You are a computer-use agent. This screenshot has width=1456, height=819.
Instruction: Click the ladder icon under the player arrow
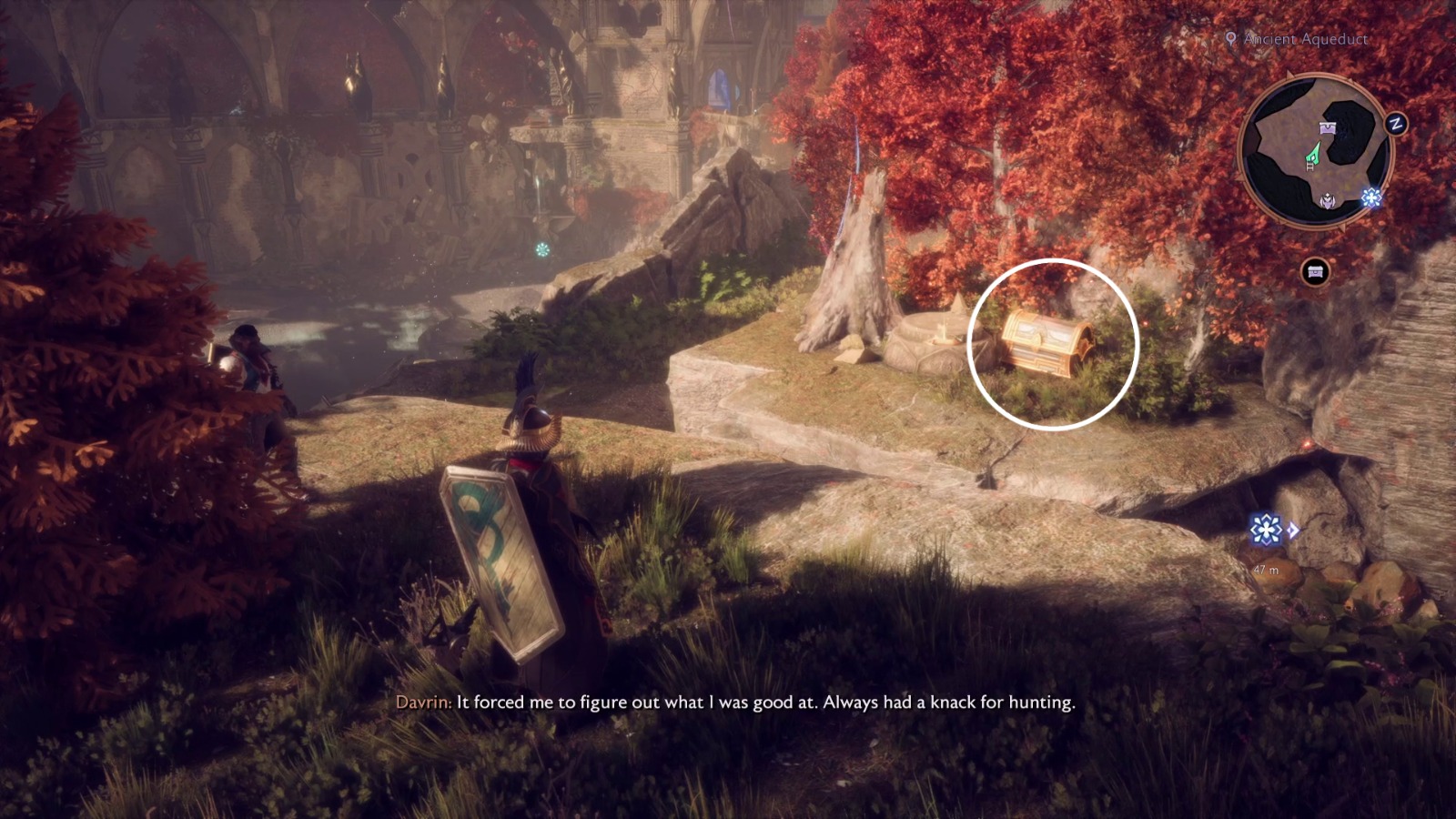pyautogui.click(x=1309, y=167)
